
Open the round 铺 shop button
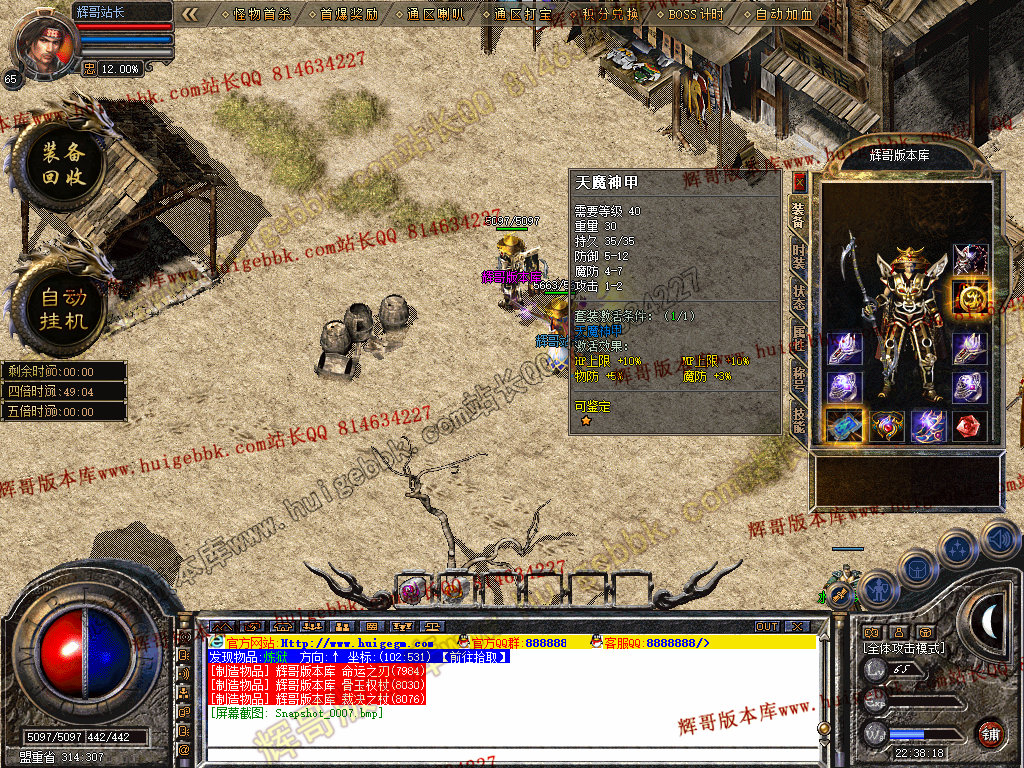990,733
